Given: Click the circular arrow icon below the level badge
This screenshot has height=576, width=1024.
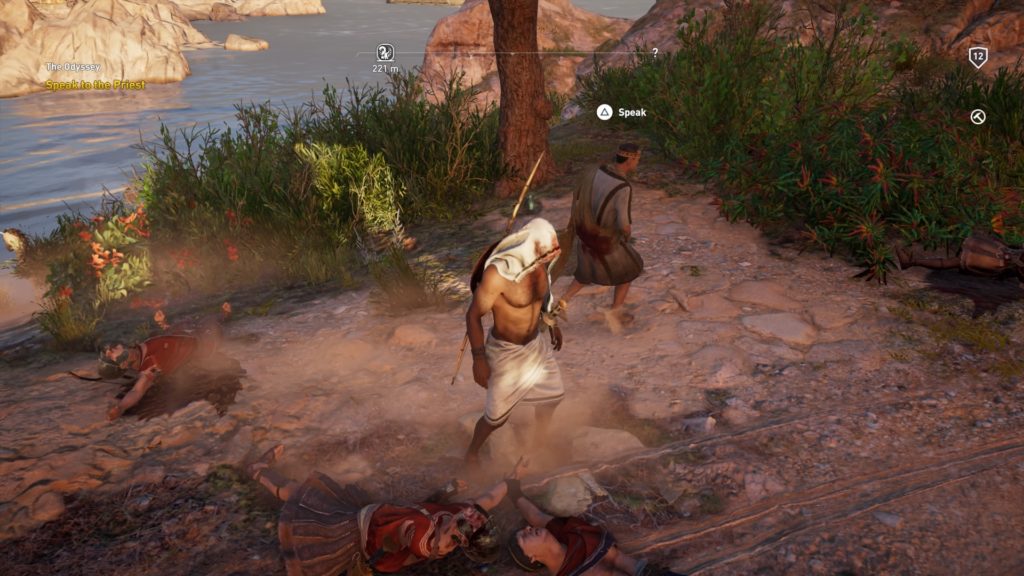Looking at the screenshot, I should 978,117.
